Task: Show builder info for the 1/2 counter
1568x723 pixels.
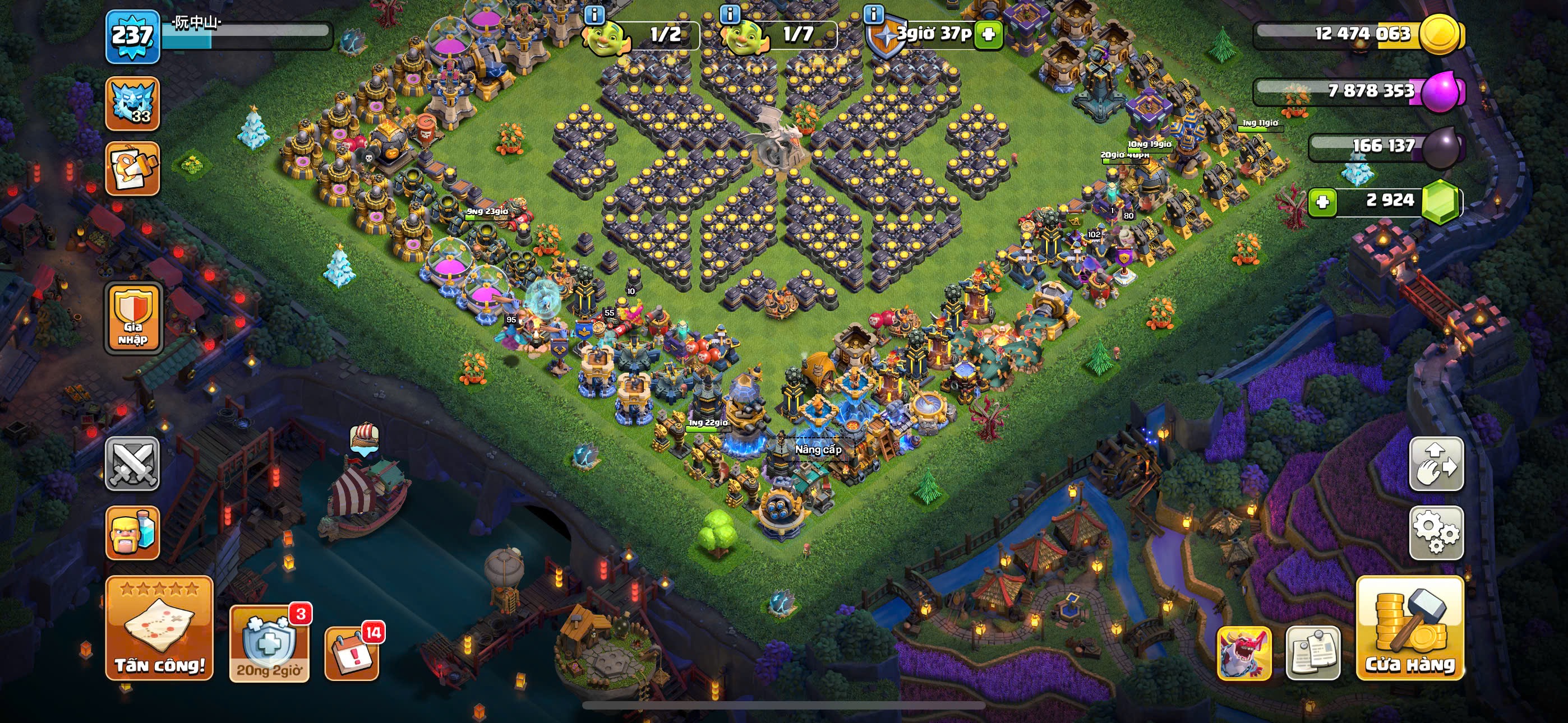Action: coord(594,14)
